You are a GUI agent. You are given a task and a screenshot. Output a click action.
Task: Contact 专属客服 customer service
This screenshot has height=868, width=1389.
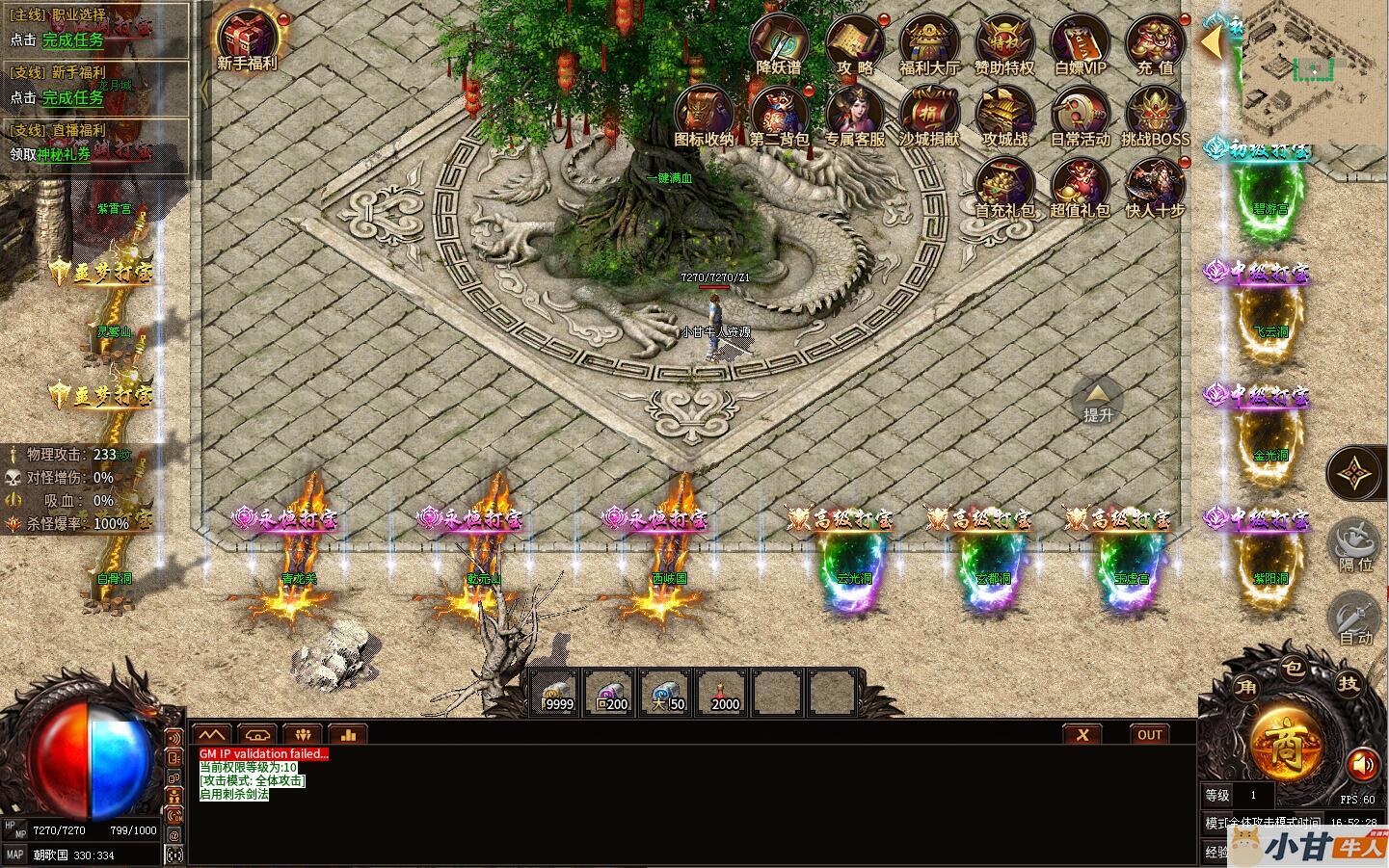(855, 115)
